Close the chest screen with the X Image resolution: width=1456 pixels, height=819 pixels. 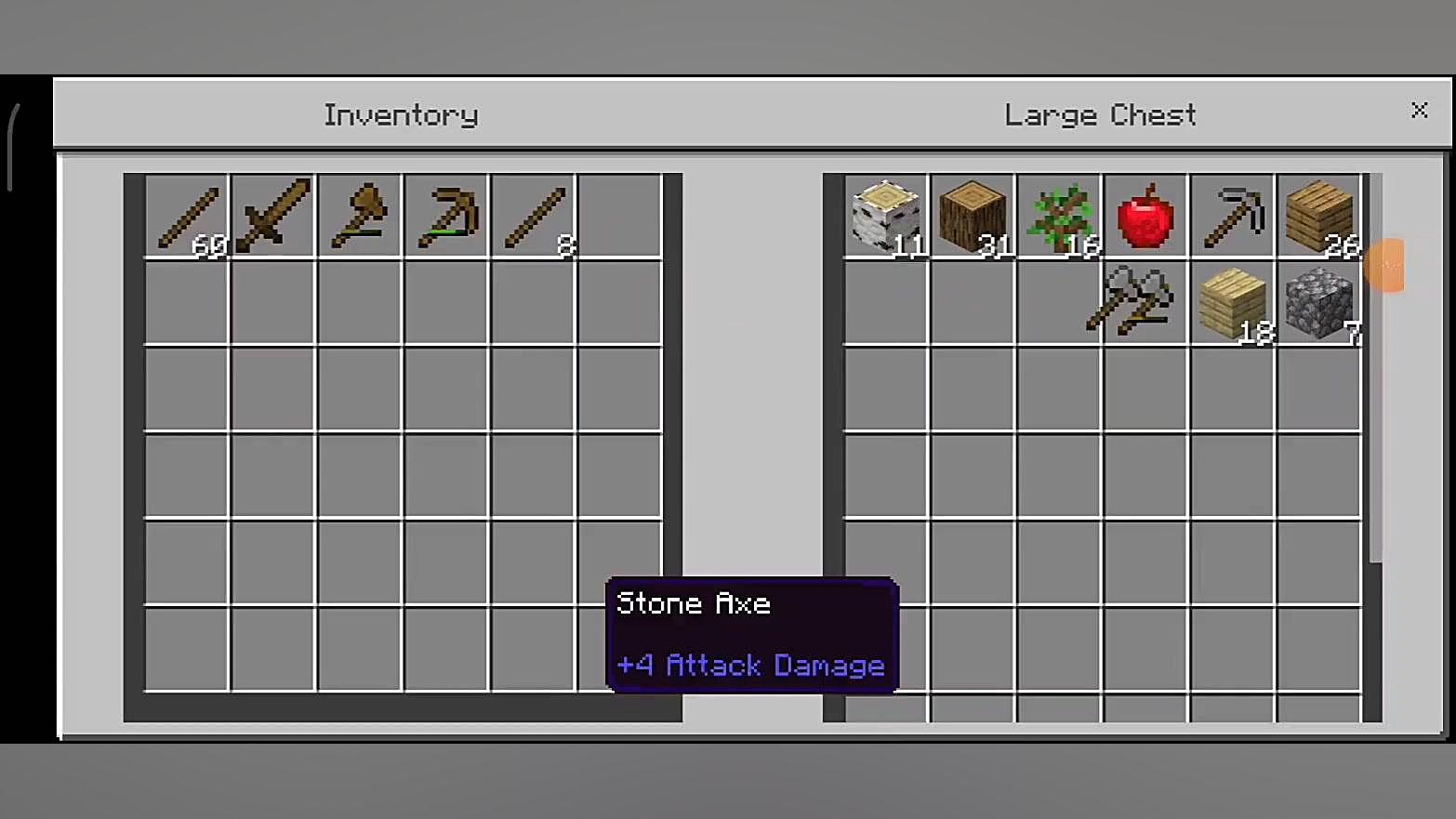pos(1419,111)
